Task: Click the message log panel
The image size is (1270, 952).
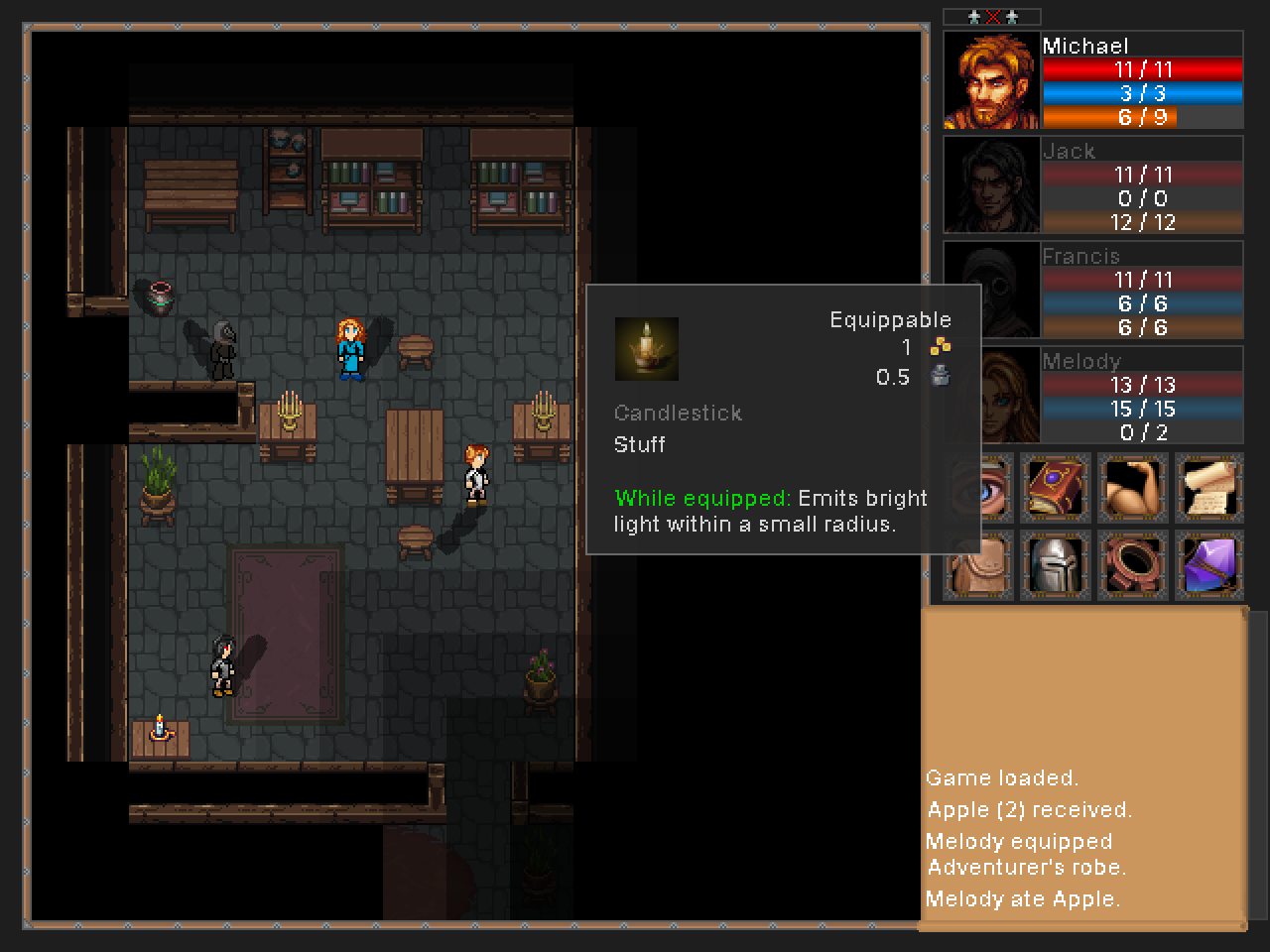Action: [1083, 770]
